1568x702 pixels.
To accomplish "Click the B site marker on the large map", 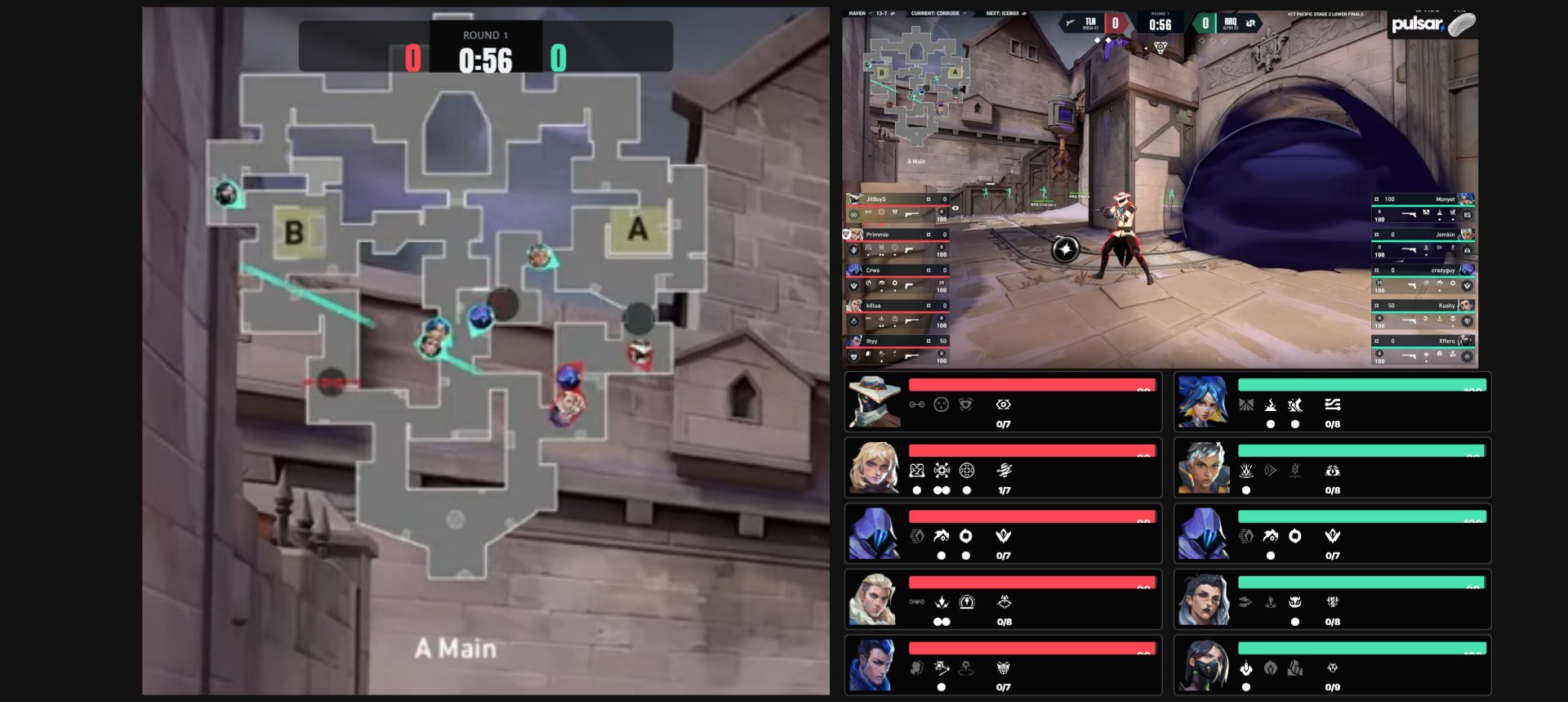I will point(294,233).
